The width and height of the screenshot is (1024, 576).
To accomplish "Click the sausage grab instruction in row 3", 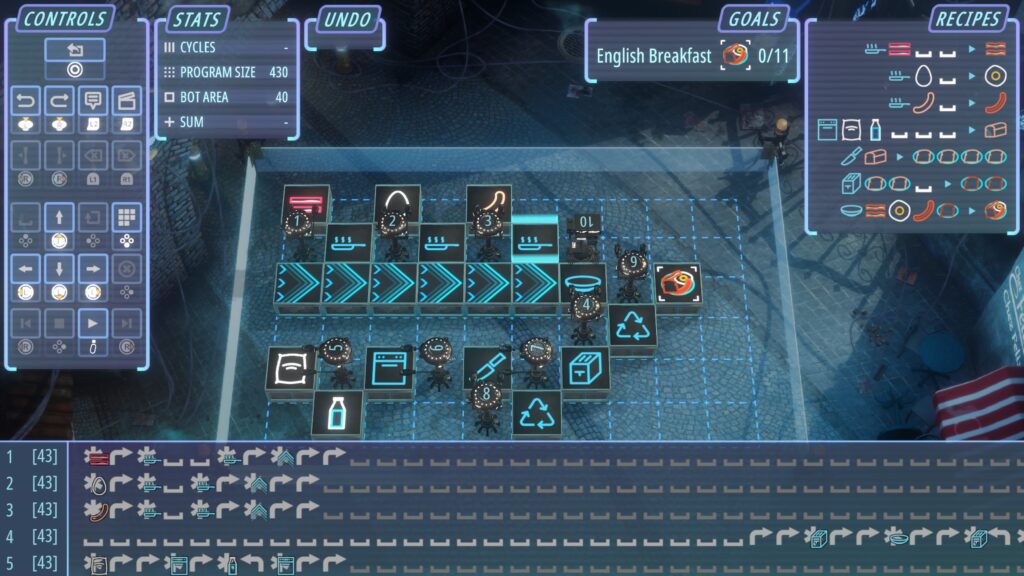I will pyautogui.click(x=97, y=510).
